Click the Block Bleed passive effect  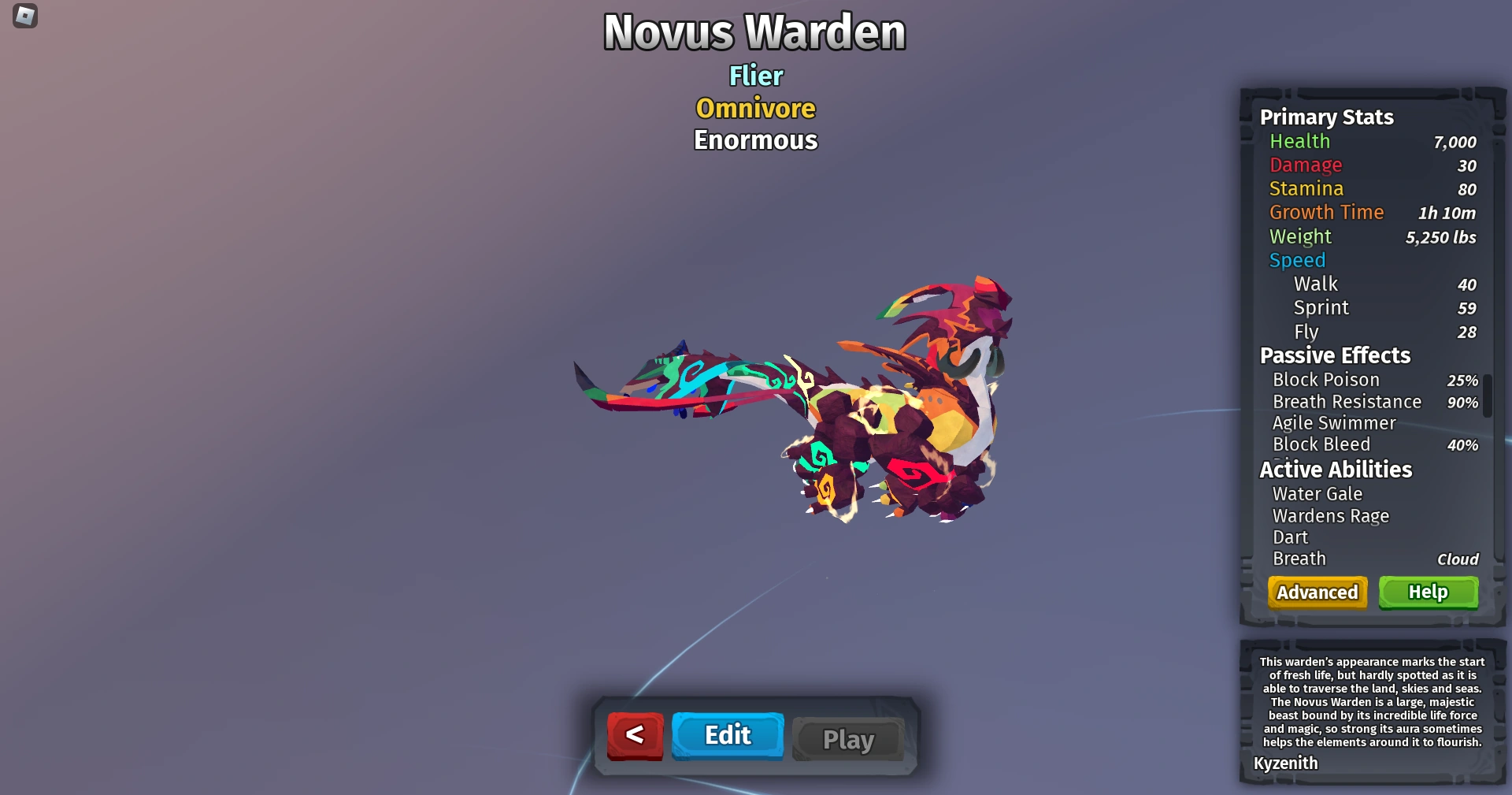1321,444
